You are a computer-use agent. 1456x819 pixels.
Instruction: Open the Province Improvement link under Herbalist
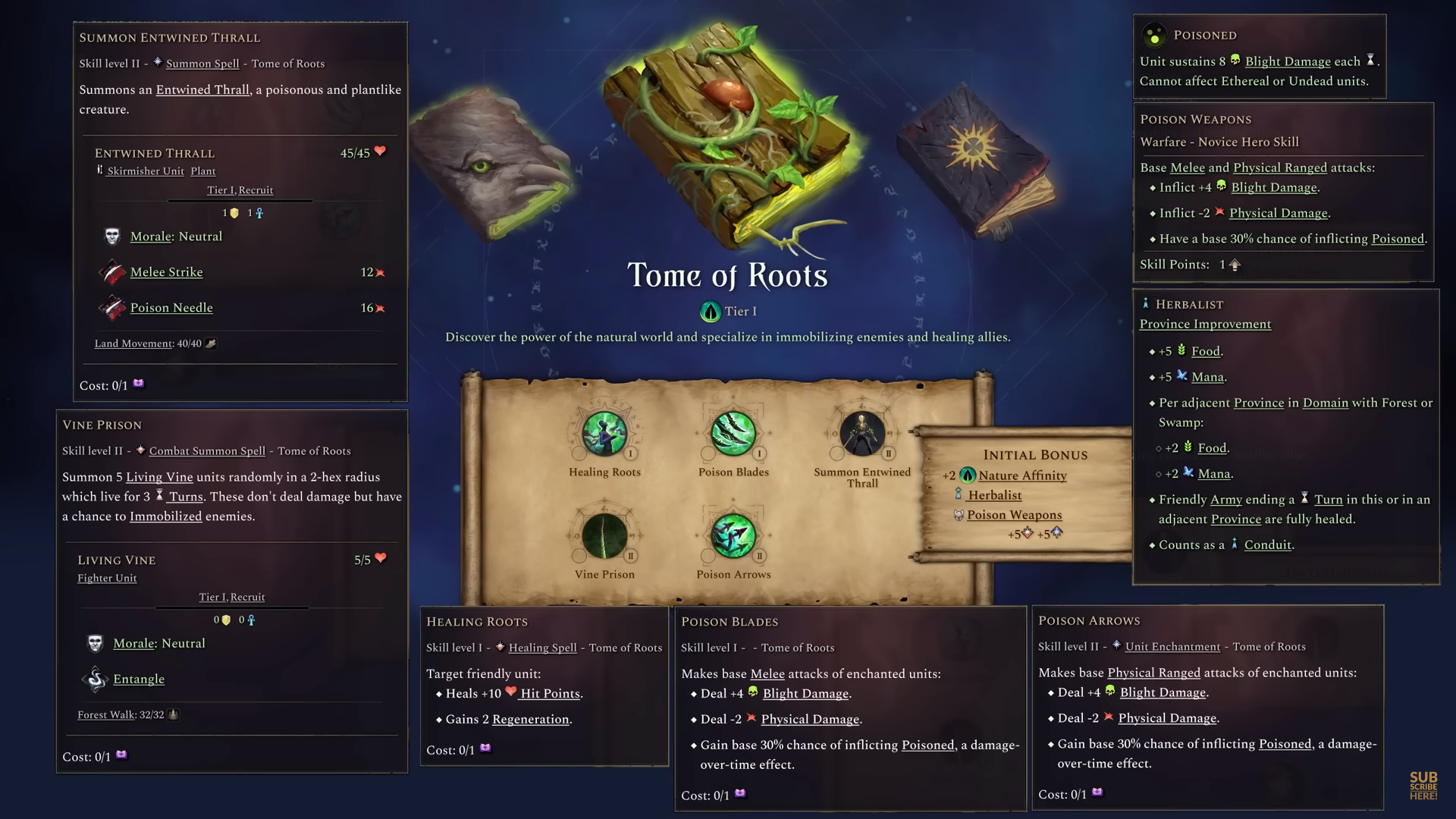pyautogui.click(x=1205, y=324)
